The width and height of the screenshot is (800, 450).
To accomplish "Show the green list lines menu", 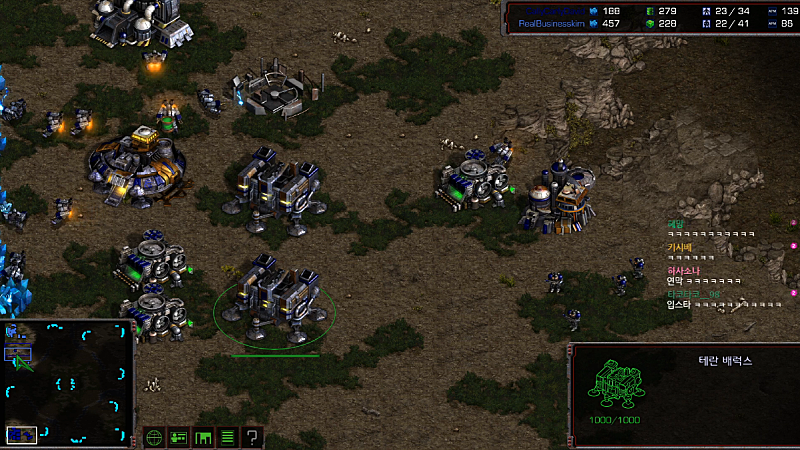I will [x=228, y=437].
